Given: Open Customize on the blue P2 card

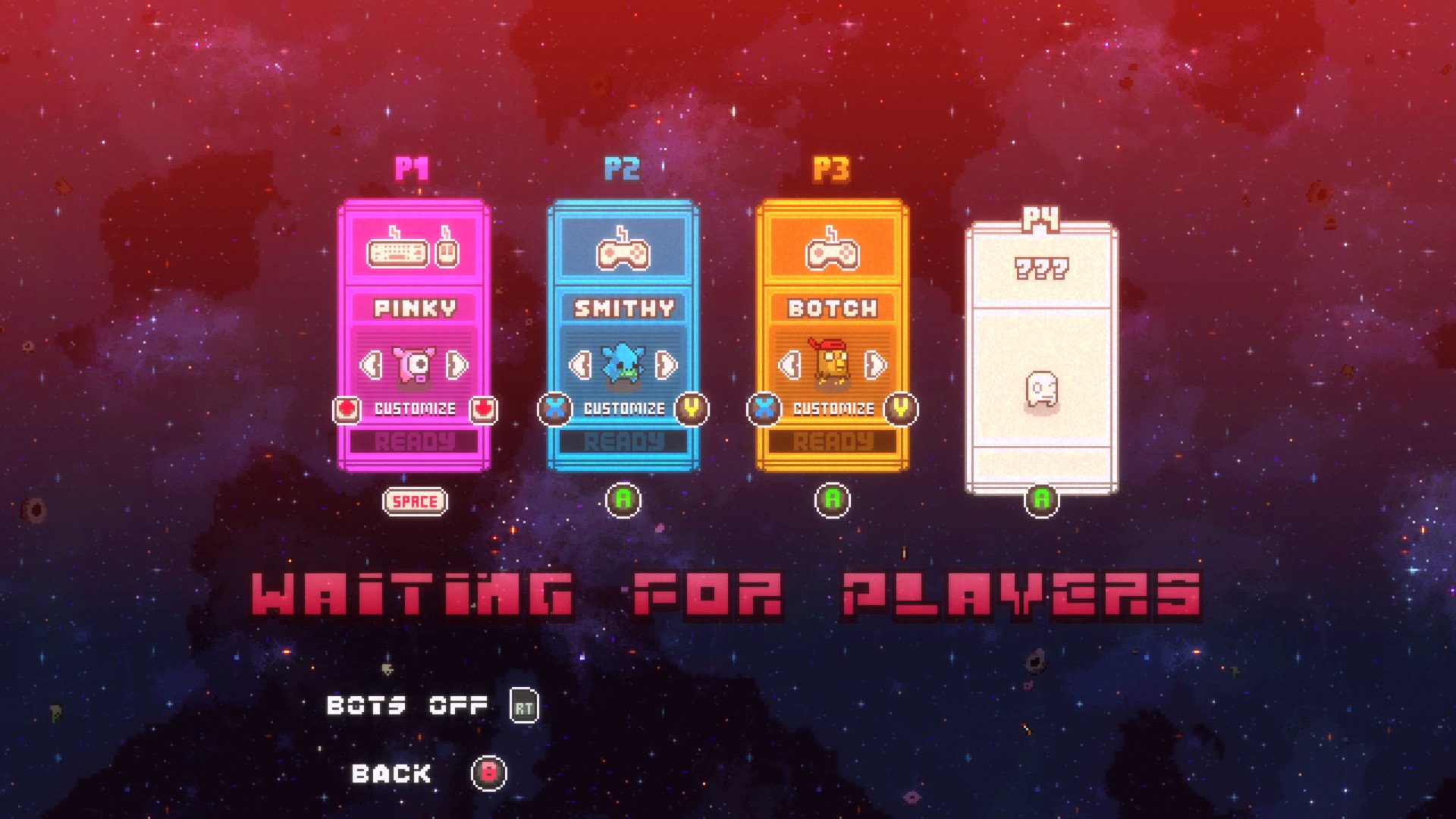Looking at the screenshot, I should pyautogui.click(x=624, y=409).
